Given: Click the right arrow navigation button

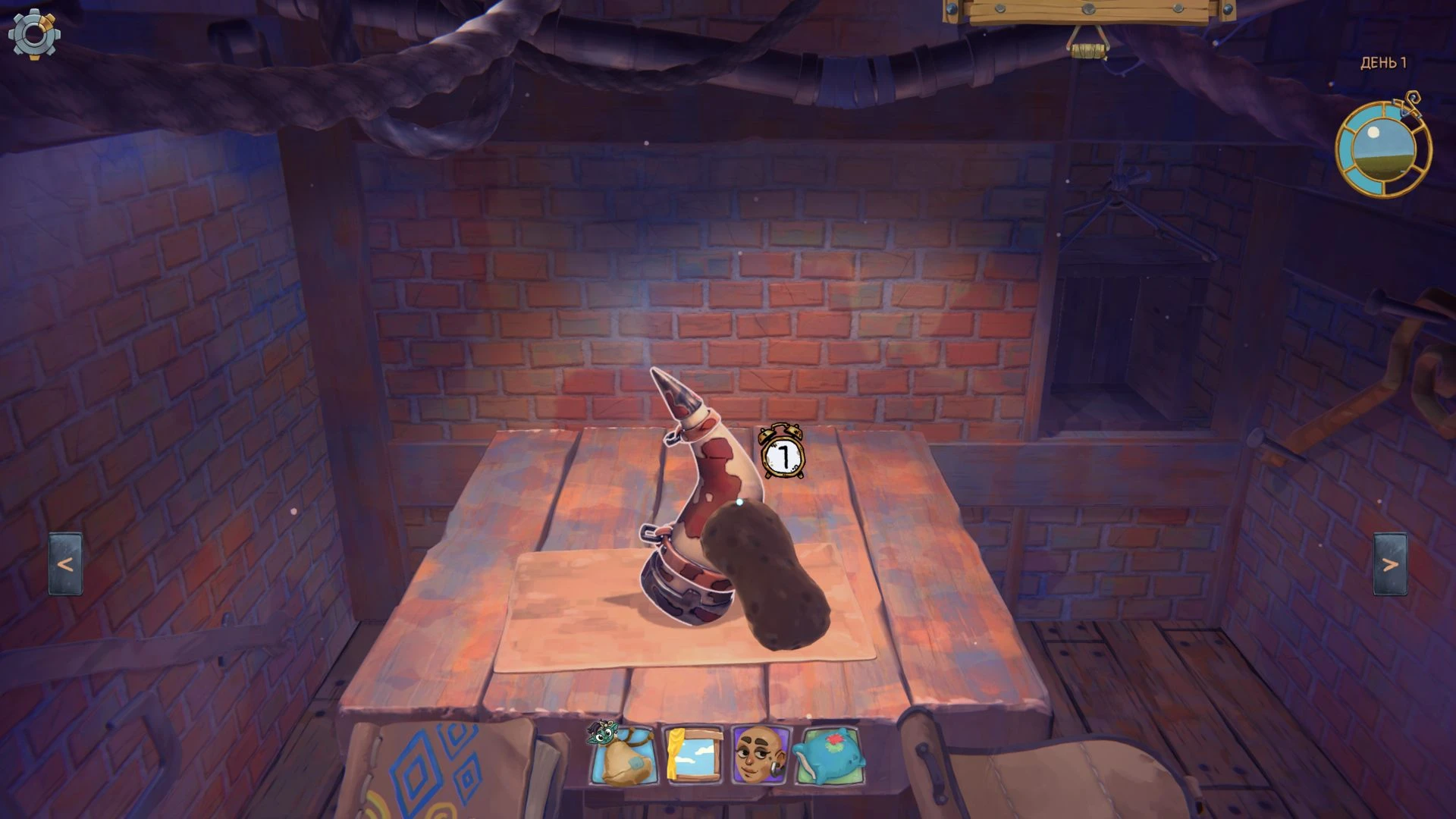Looking at the screenshot, I should tap(1390, 564).
